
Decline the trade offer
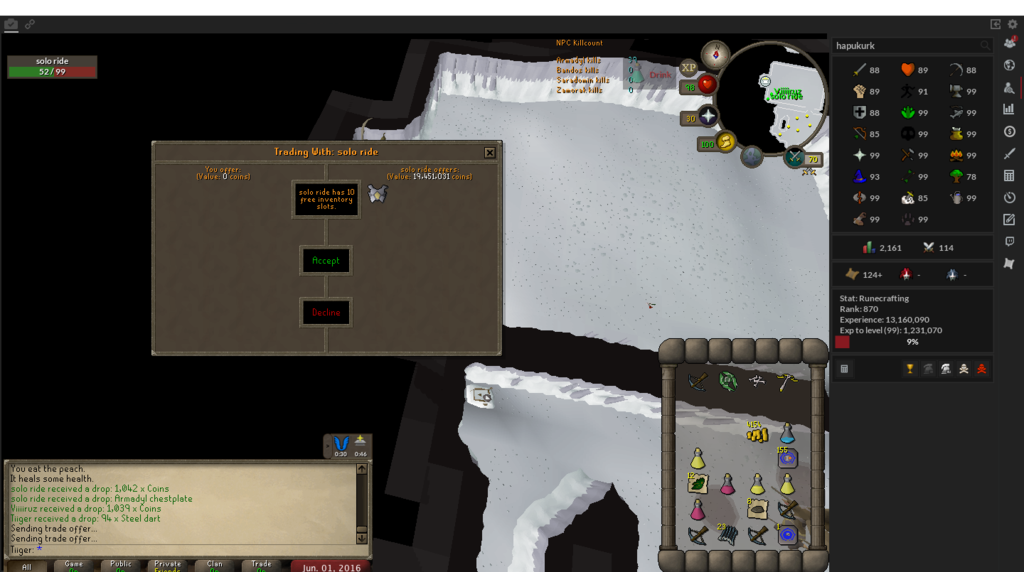click(x=326, y=312)
